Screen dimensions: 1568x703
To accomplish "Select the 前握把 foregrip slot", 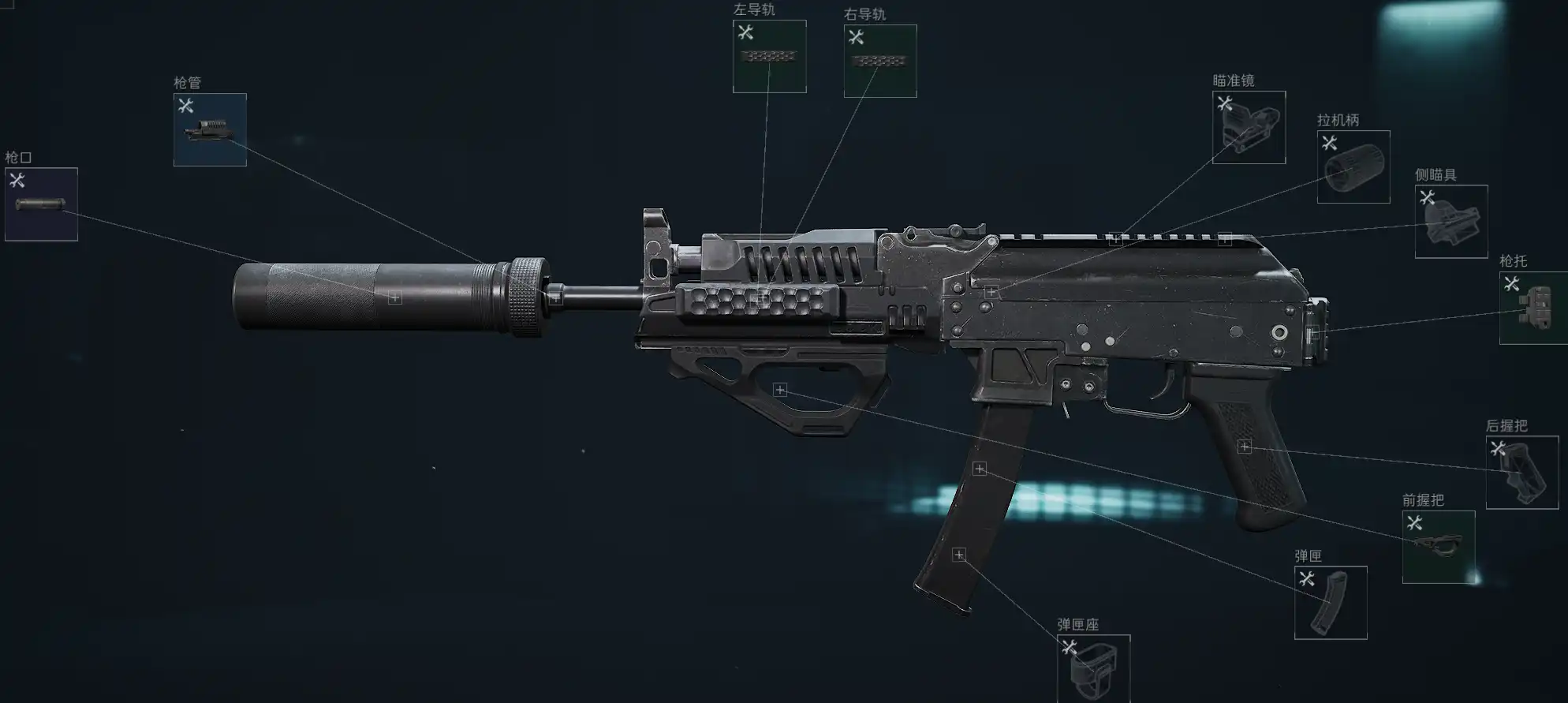I will [1438, 546].
